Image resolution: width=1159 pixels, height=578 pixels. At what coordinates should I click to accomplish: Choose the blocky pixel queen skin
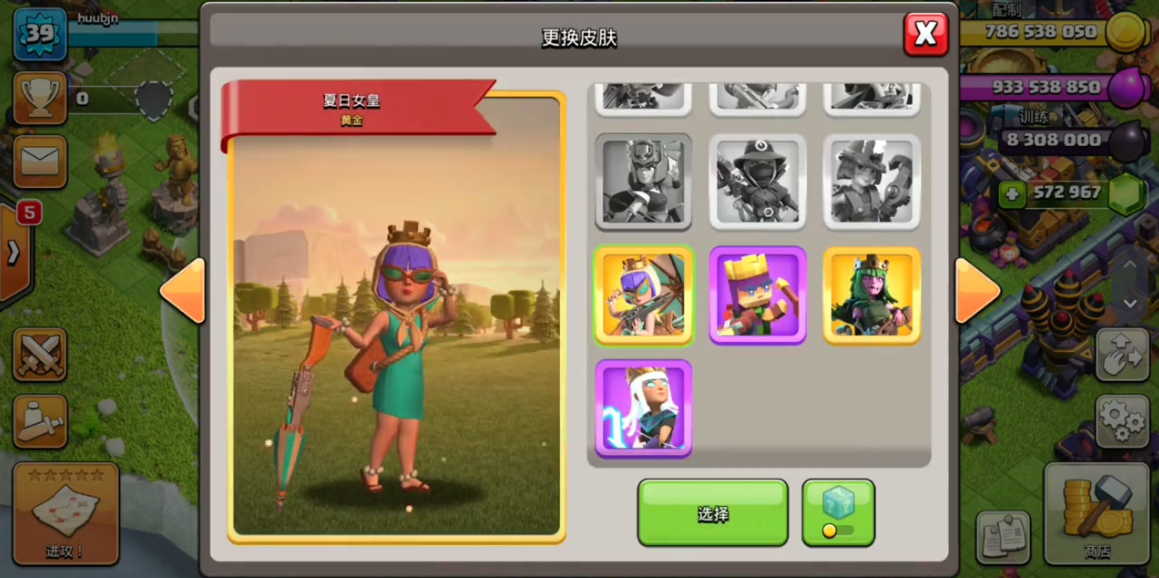(757, 296)
